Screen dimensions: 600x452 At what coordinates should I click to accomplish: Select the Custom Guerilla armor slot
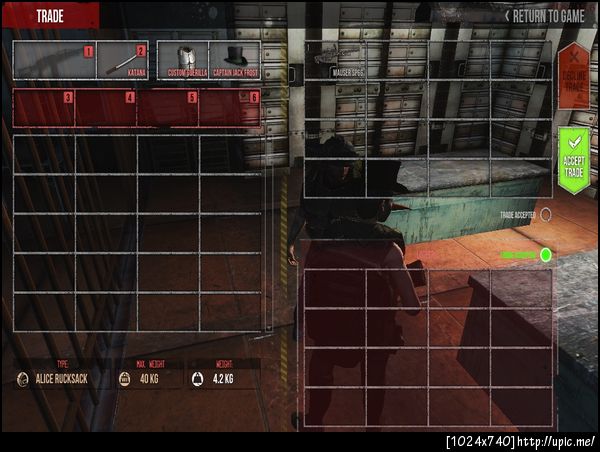[x=183, y=60]
